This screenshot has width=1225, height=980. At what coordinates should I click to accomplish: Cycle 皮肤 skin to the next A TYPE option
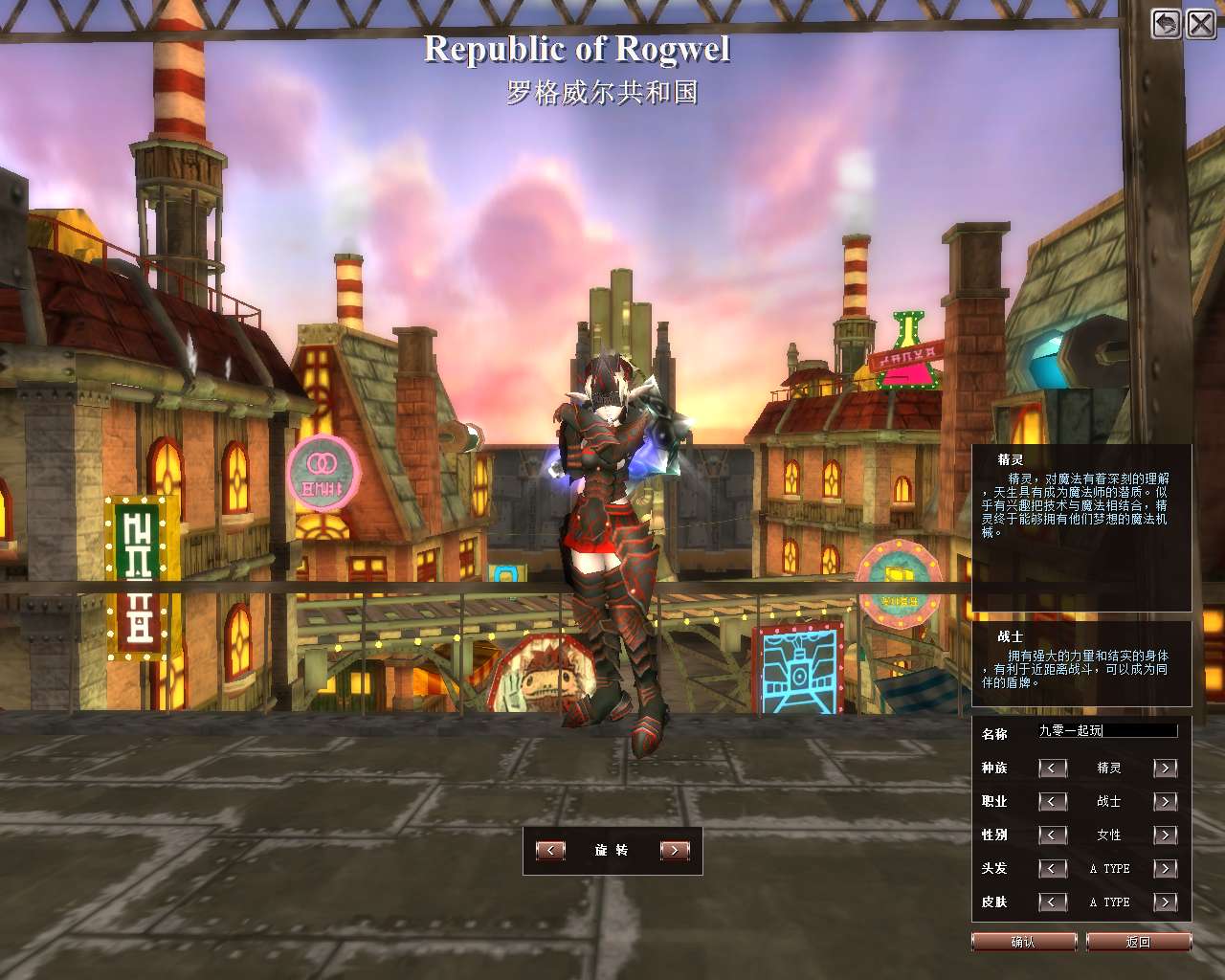(x=1166, y=902)
